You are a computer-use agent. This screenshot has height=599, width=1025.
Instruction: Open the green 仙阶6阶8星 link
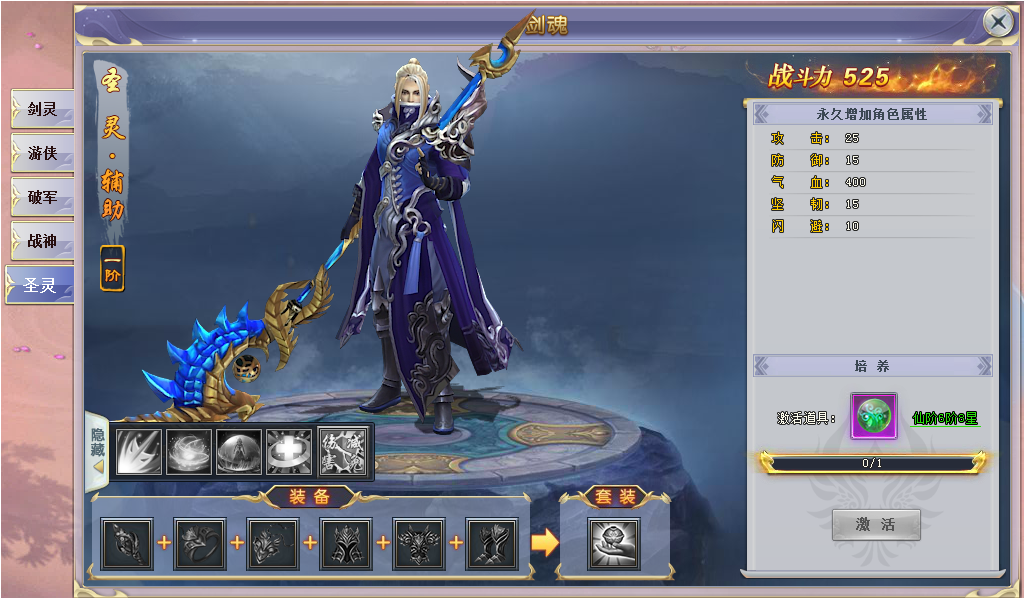(945, 418)
